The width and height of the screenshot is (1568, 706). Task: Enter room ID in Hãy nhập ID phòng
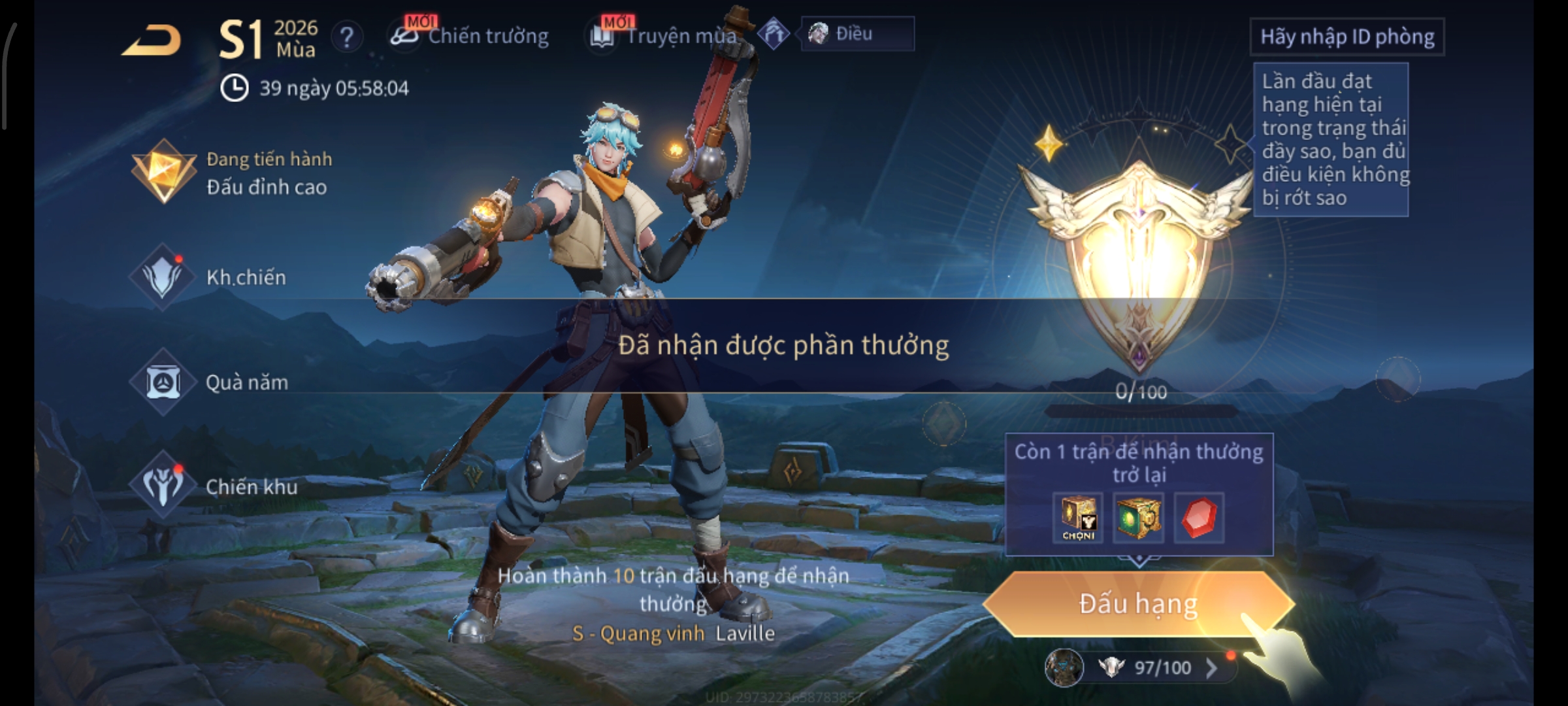tap(1347, 37)
